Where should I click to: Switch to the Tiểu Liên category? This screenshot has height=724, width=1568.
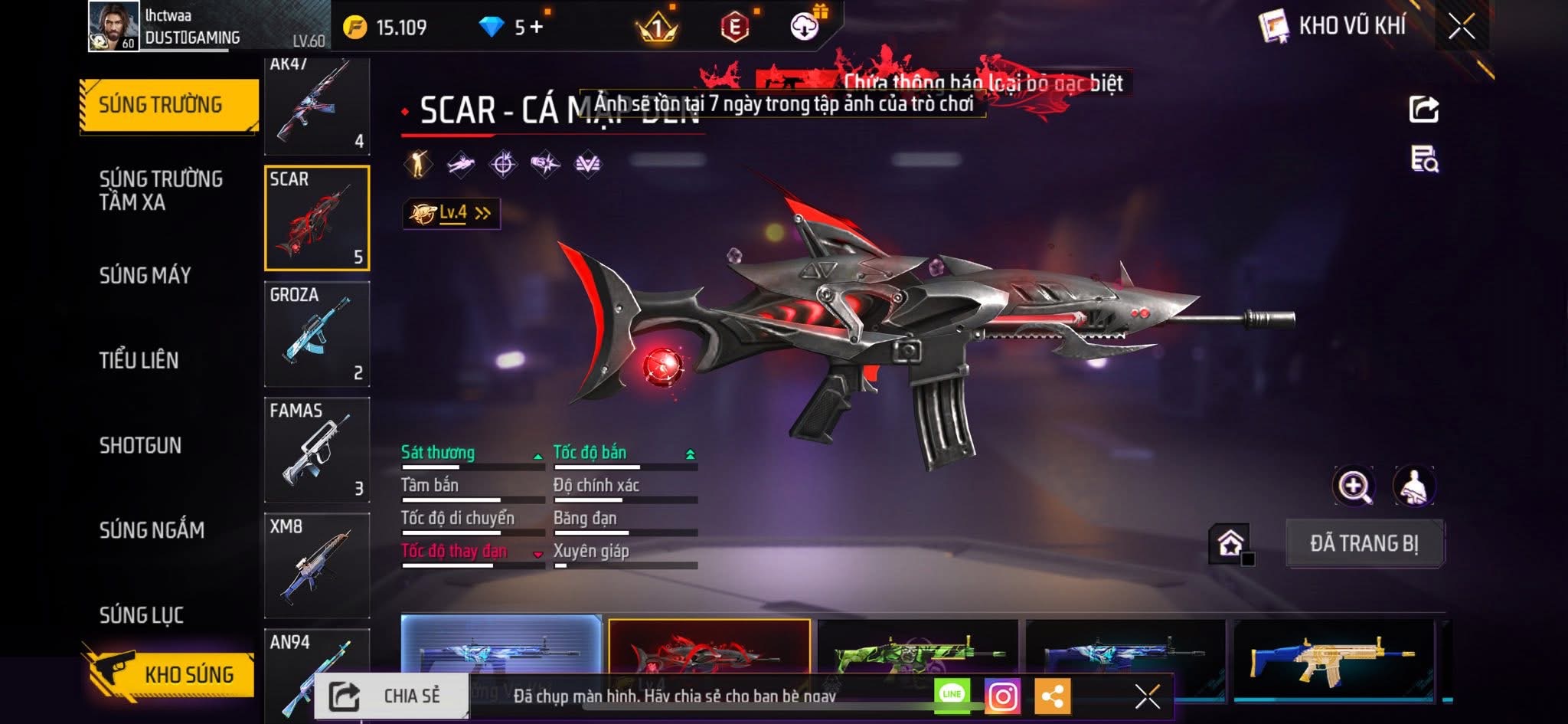tap(139, 360)
